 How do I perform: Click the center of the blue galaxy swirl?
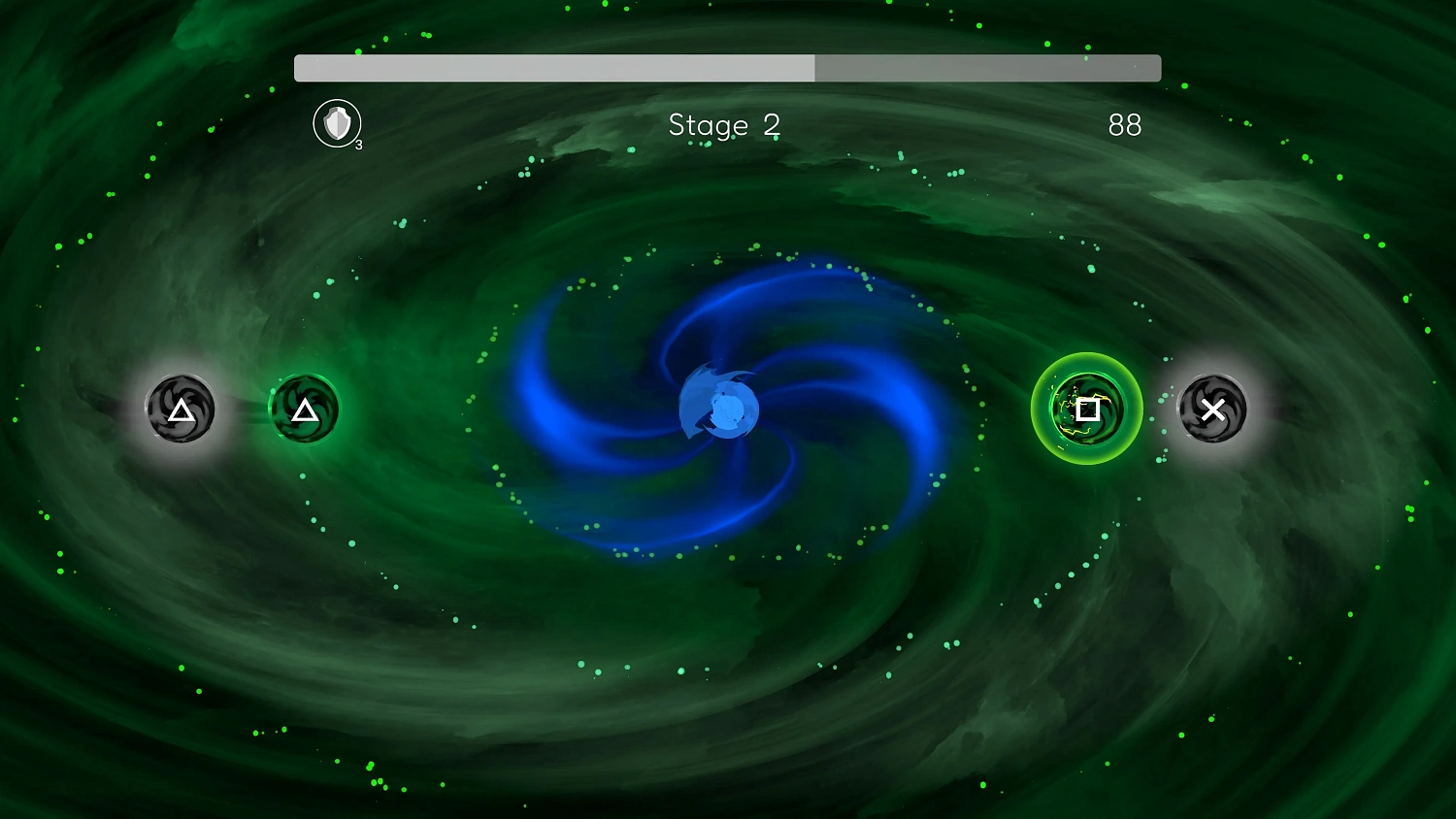point(726,409)
